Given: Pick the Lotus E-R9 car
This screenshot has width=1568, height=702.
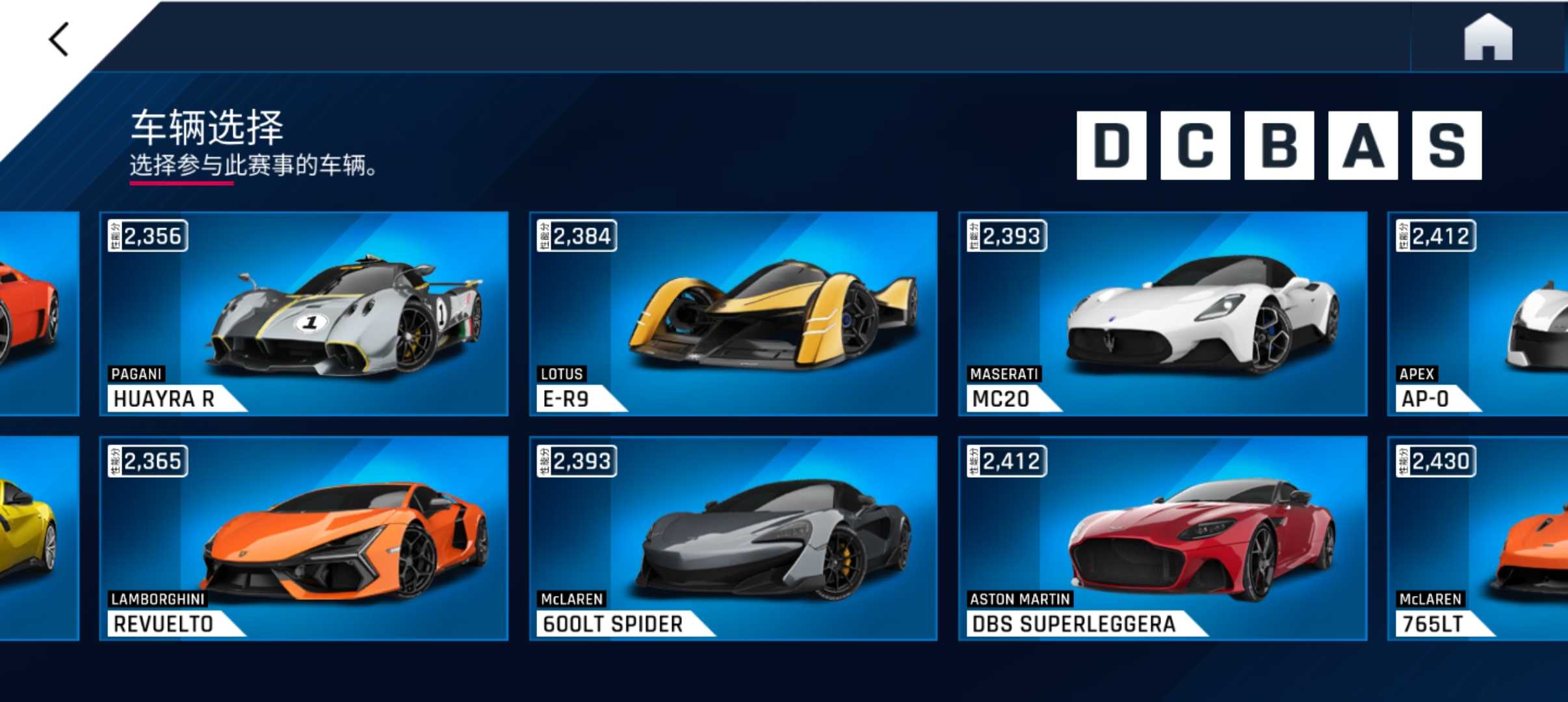Looking at the screenshot, I should click(733, 313).
